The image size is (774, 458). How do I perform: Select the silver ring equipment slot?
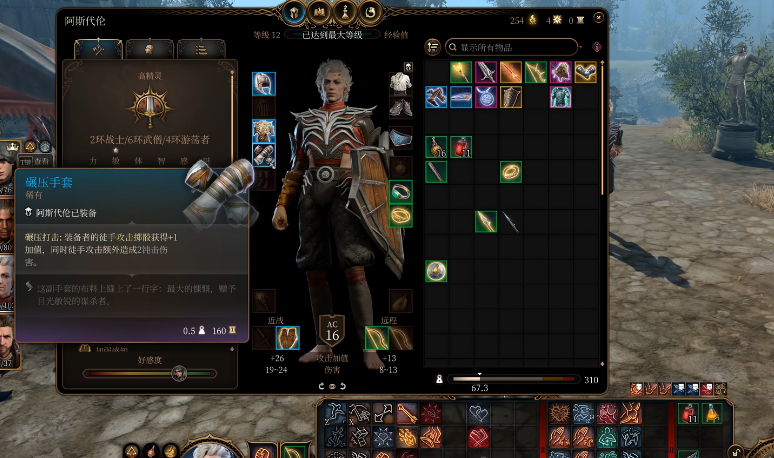click(x=400, y=192)
